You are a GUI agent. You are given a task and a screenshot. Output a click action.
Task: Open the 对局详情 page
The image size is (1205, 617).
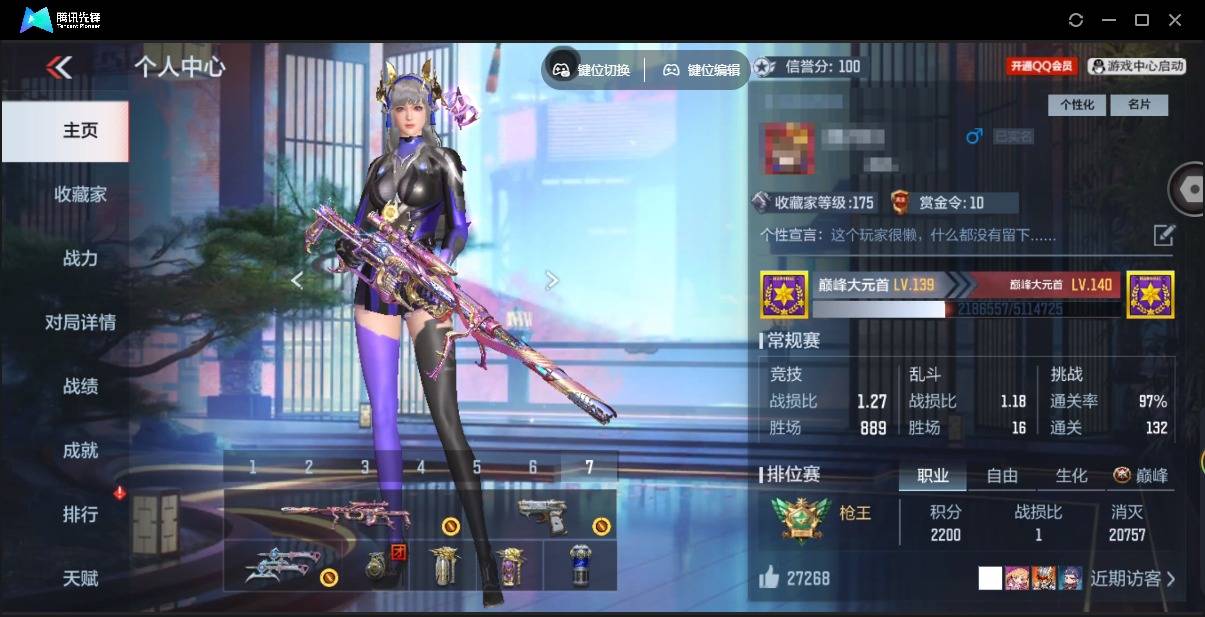tap(80, 322)
